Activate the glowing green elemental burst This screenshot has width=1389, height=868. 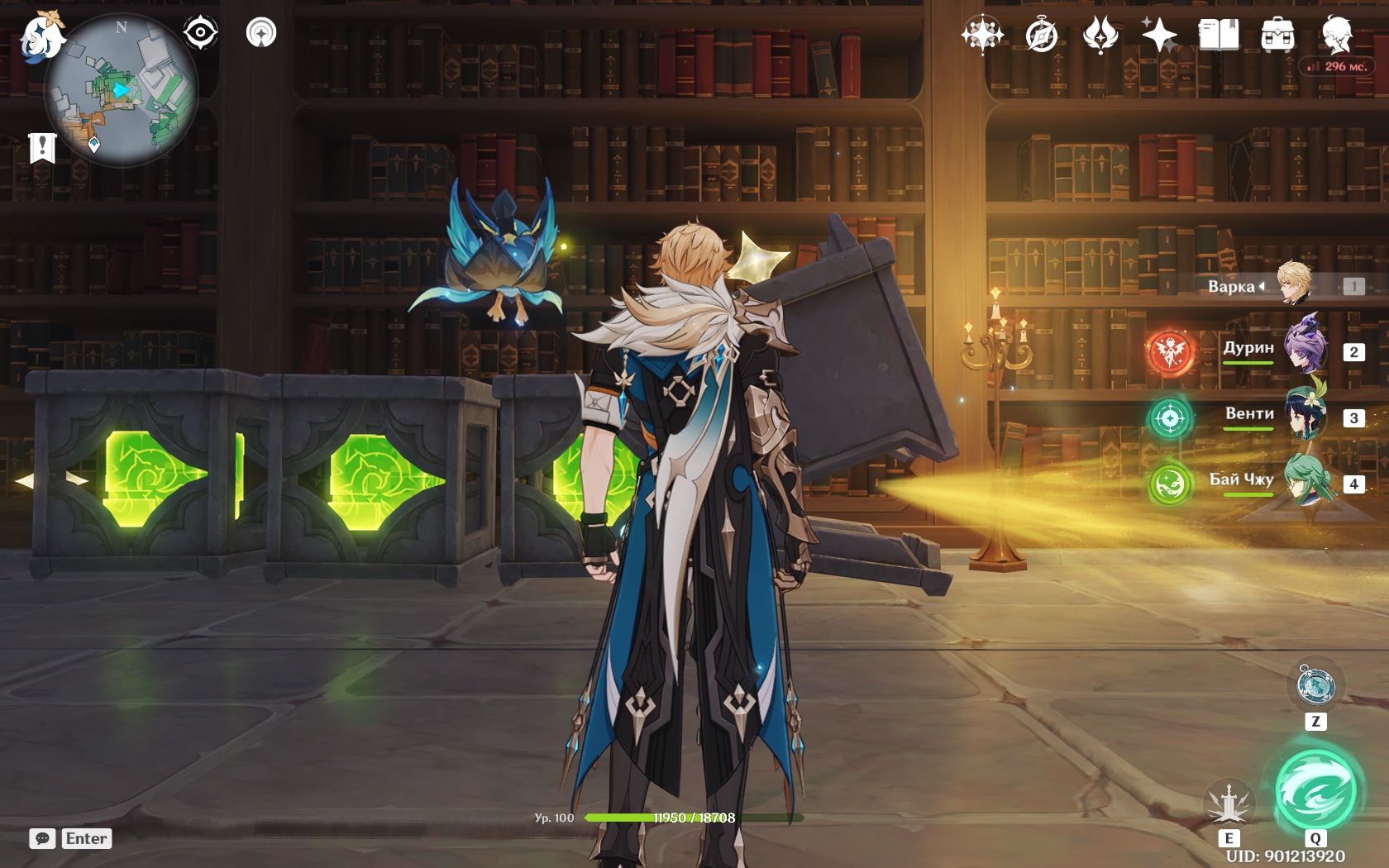tap(1315, 789)
